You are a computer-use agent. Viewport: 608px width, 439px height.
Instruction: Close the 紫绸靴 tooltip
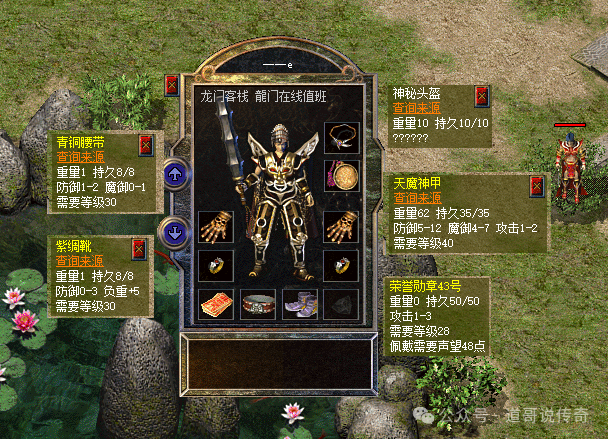[140, 248]
